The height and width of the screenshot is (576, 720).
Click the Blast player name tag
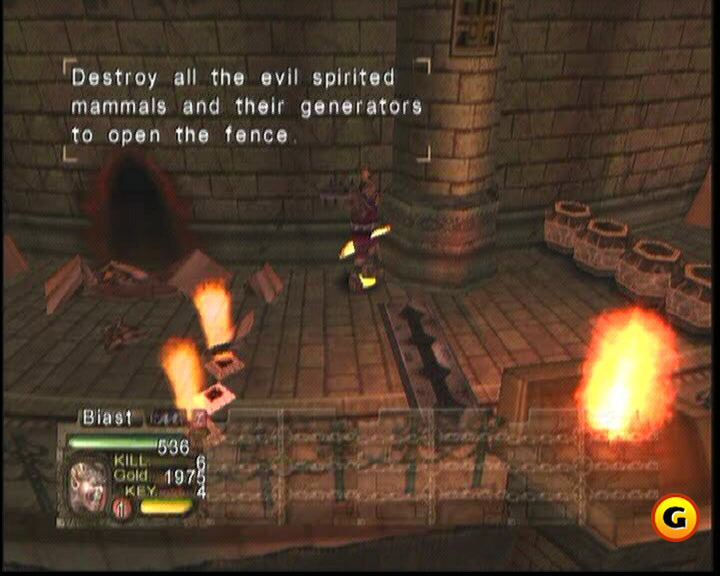(106, 417)
